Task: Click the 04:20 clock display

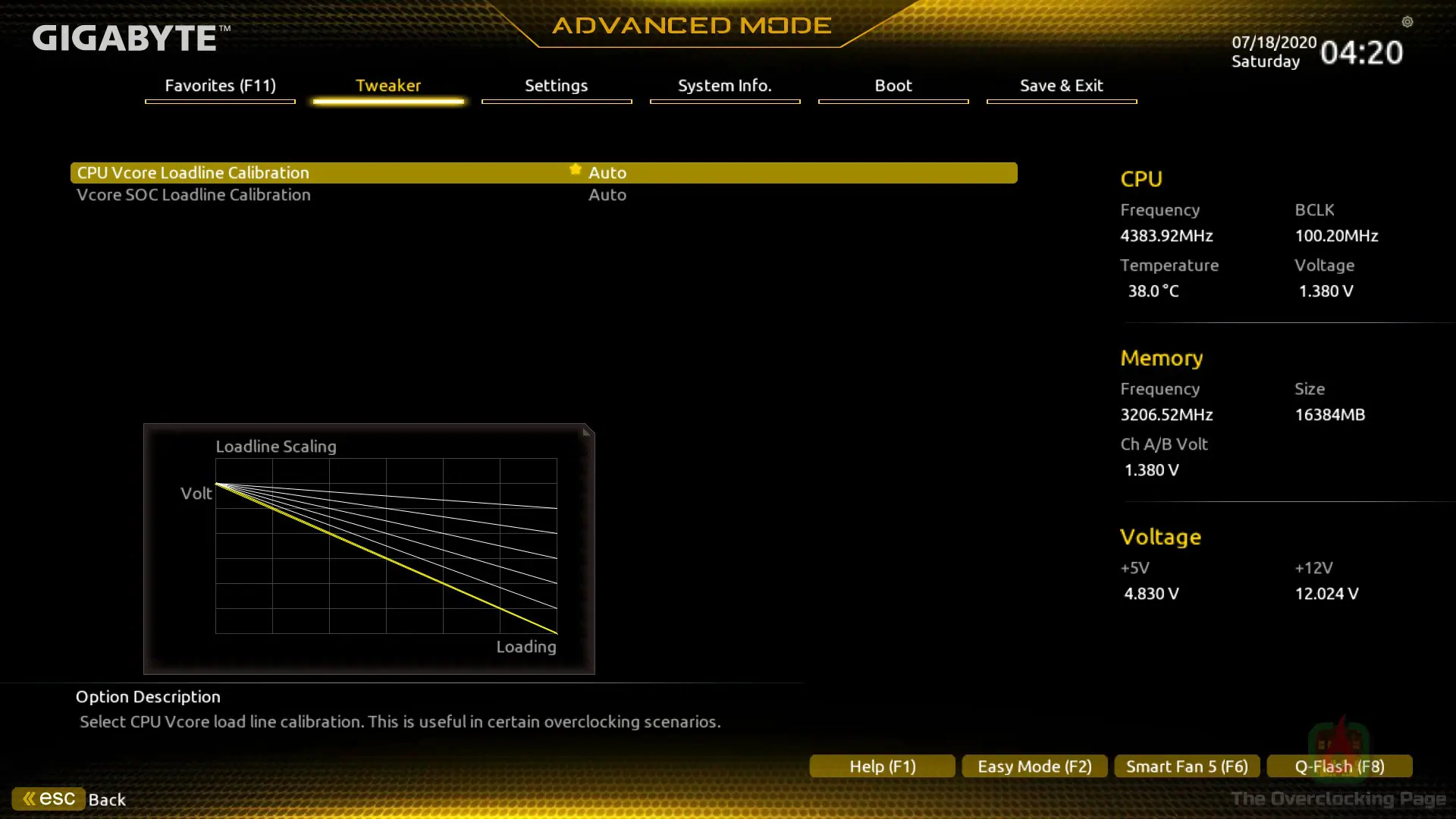Action: (1362, 52)
